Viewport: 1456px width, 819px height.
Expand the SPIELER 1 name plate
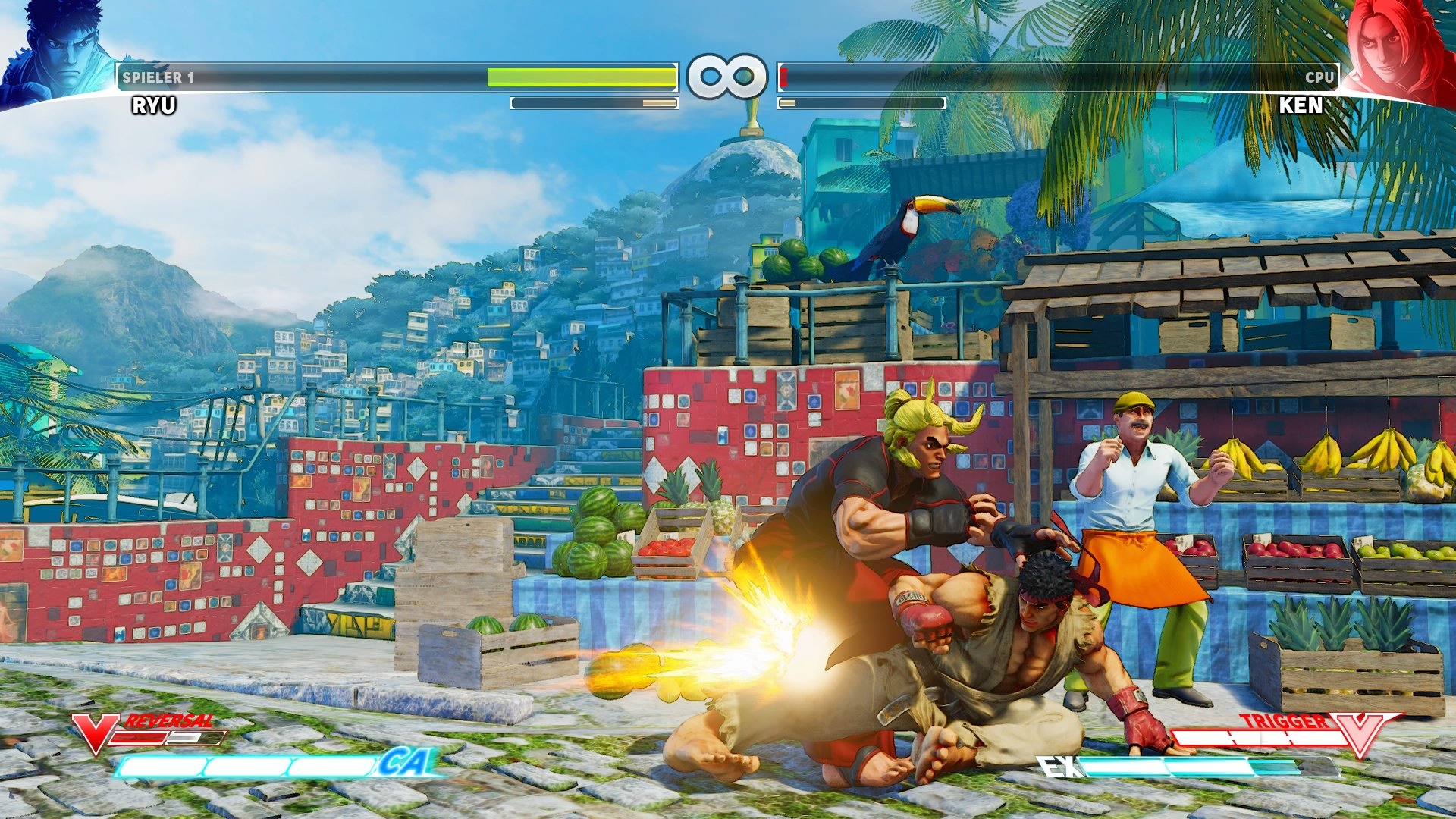tap(159, 76)
